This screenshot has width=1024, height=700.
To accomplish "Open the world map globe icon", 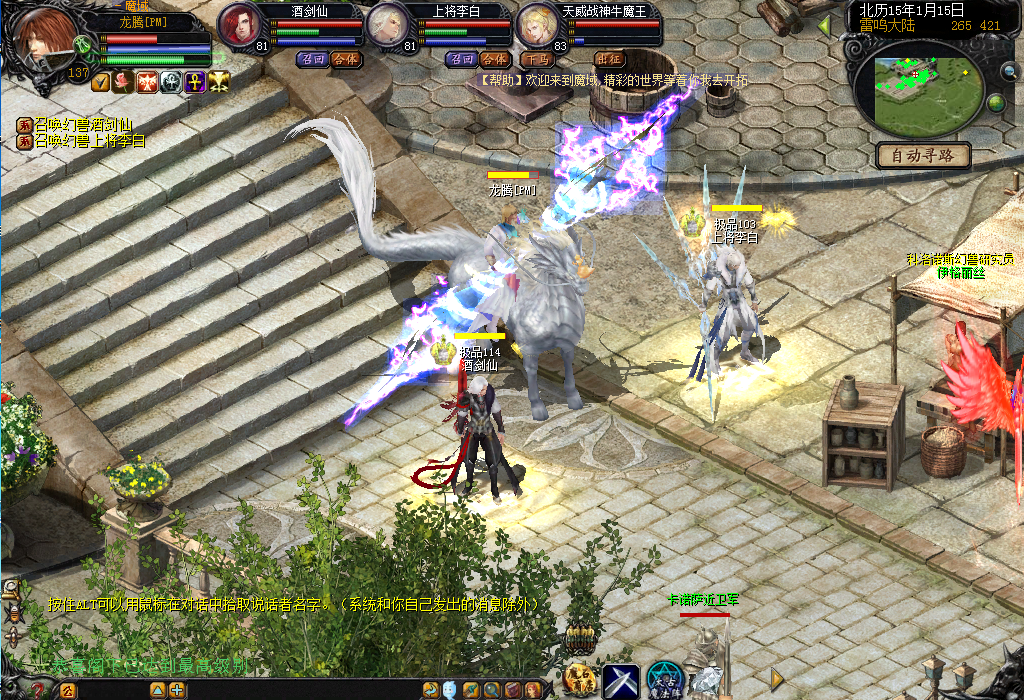I will tap(996, 103).
